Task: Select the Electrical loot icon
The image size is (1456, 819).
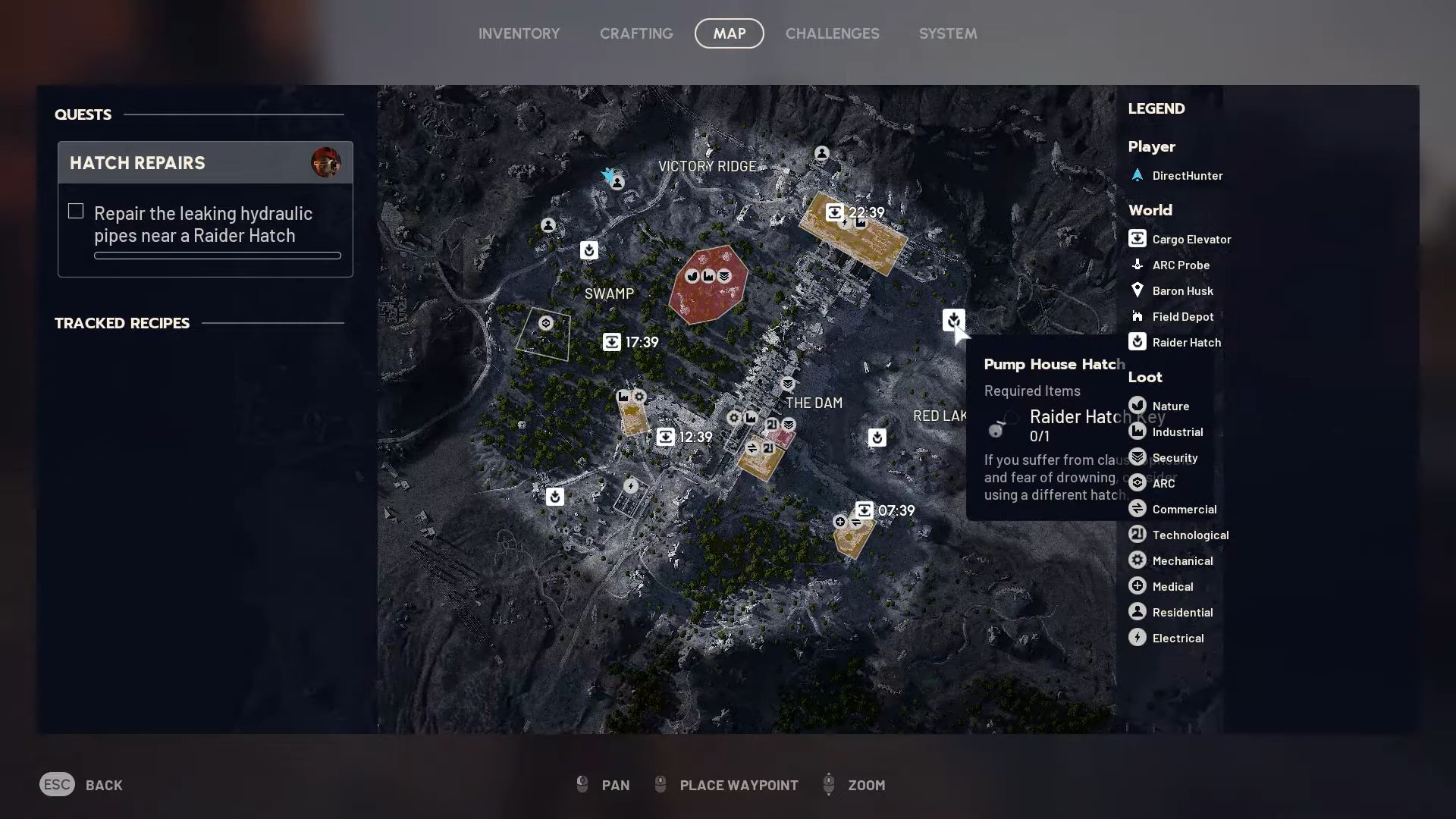Action: pos(1137,638)
